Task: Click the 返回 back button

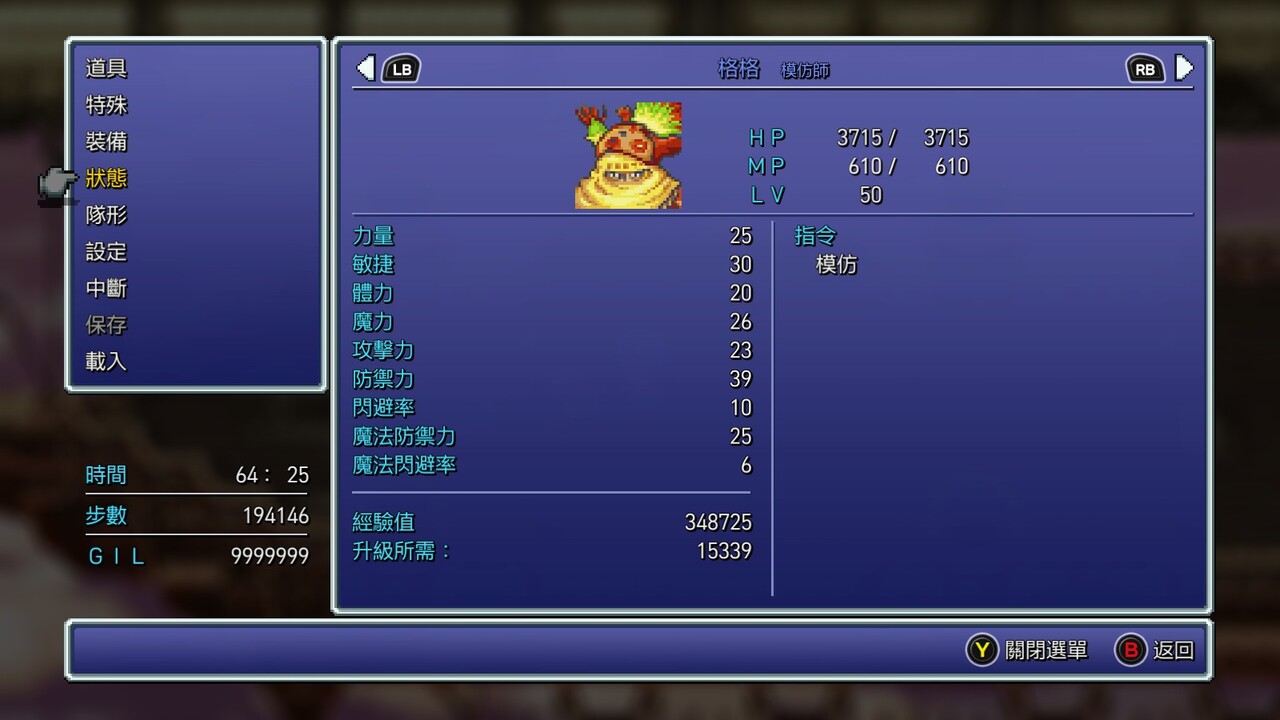Action: click(x=1155, y=650)
